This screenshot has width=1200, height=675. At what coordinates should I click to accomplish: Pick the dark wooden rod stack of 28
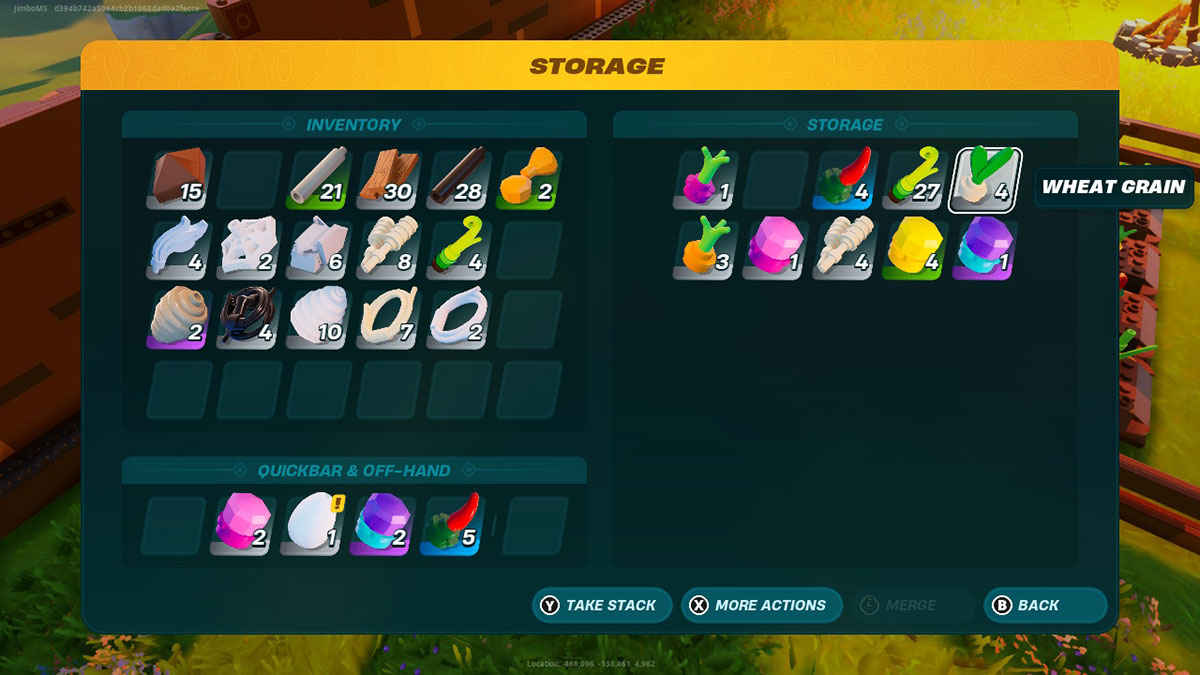click(x=459, y=180)
